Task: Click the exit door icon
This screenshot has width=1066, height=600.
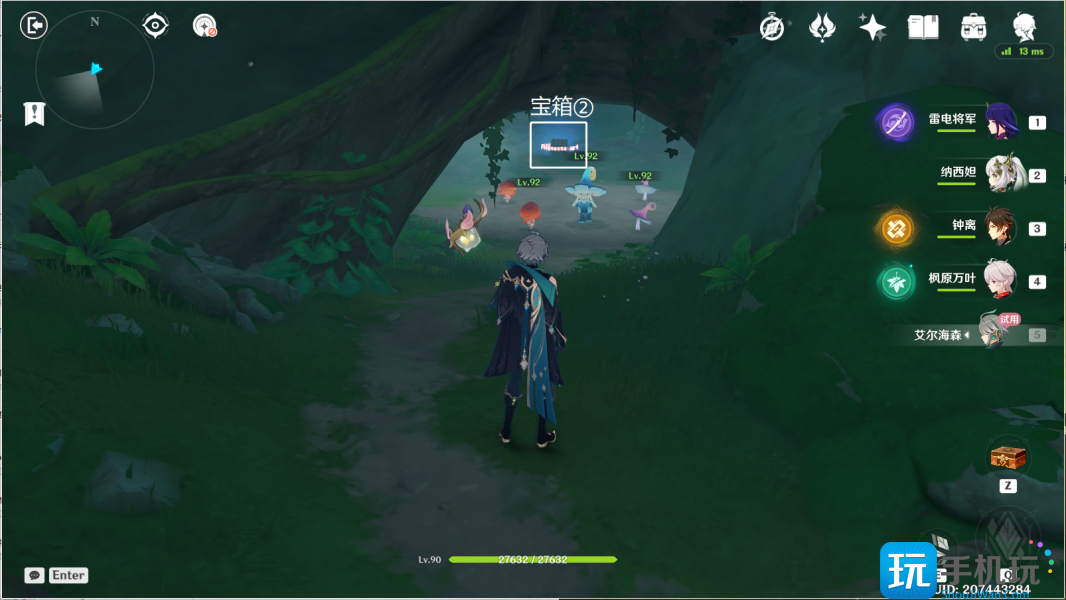Action: 34,25
